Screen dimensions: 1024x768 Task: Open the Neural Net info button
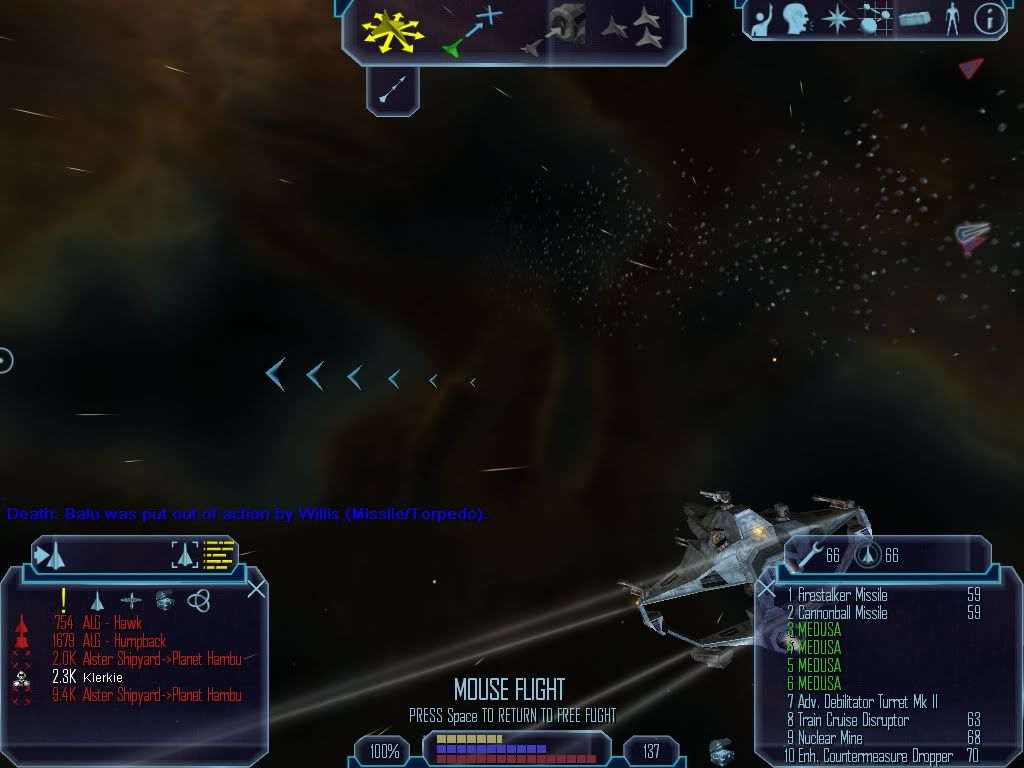[x=988, y=19]
